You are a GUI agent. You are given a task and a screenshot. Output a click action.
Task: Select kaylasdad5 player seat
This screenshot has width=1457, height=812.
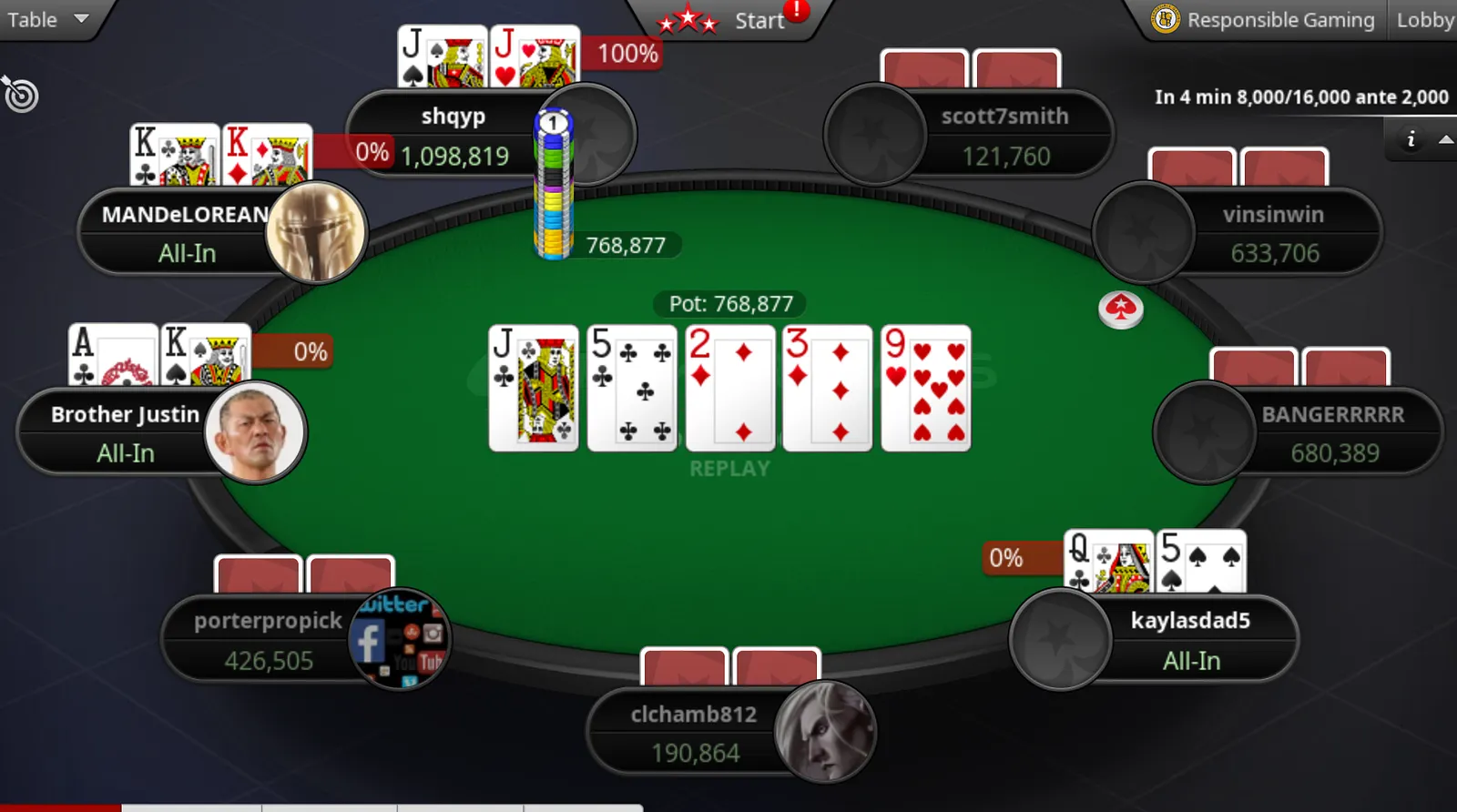tap(1189, 640)
